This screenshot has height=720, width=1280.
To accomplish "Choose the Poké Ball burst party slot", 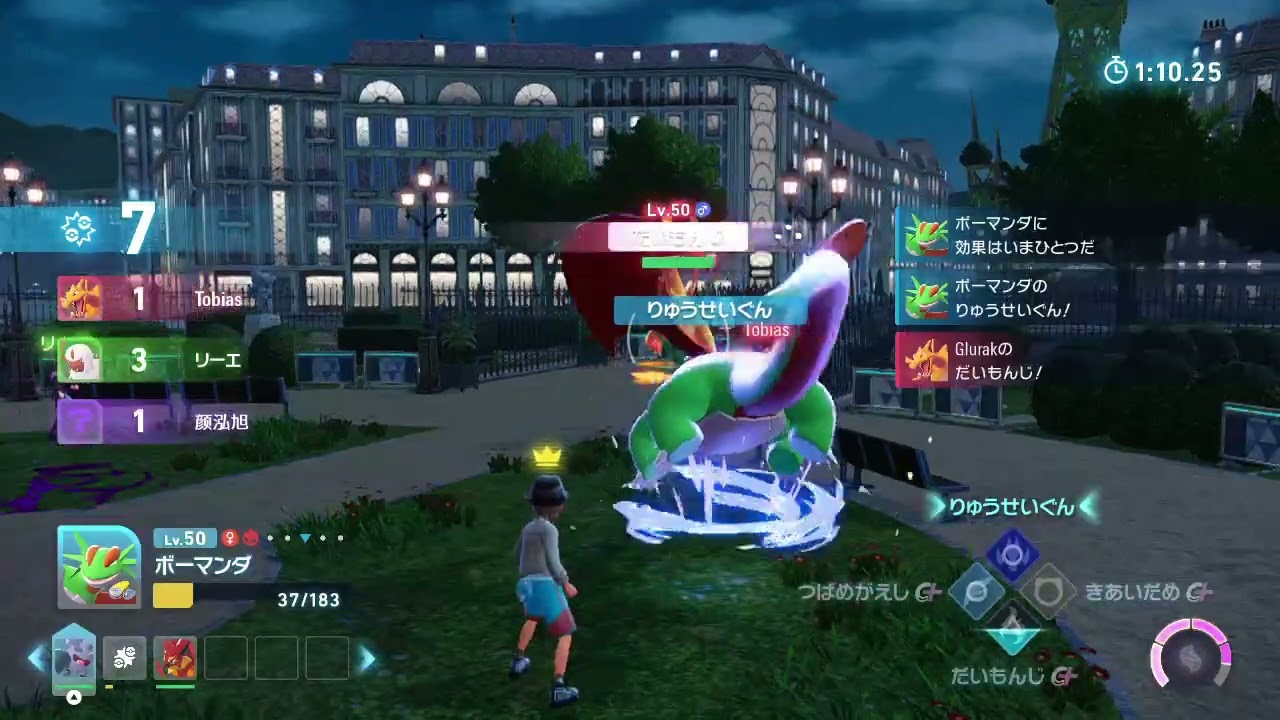I will [124, 658].
